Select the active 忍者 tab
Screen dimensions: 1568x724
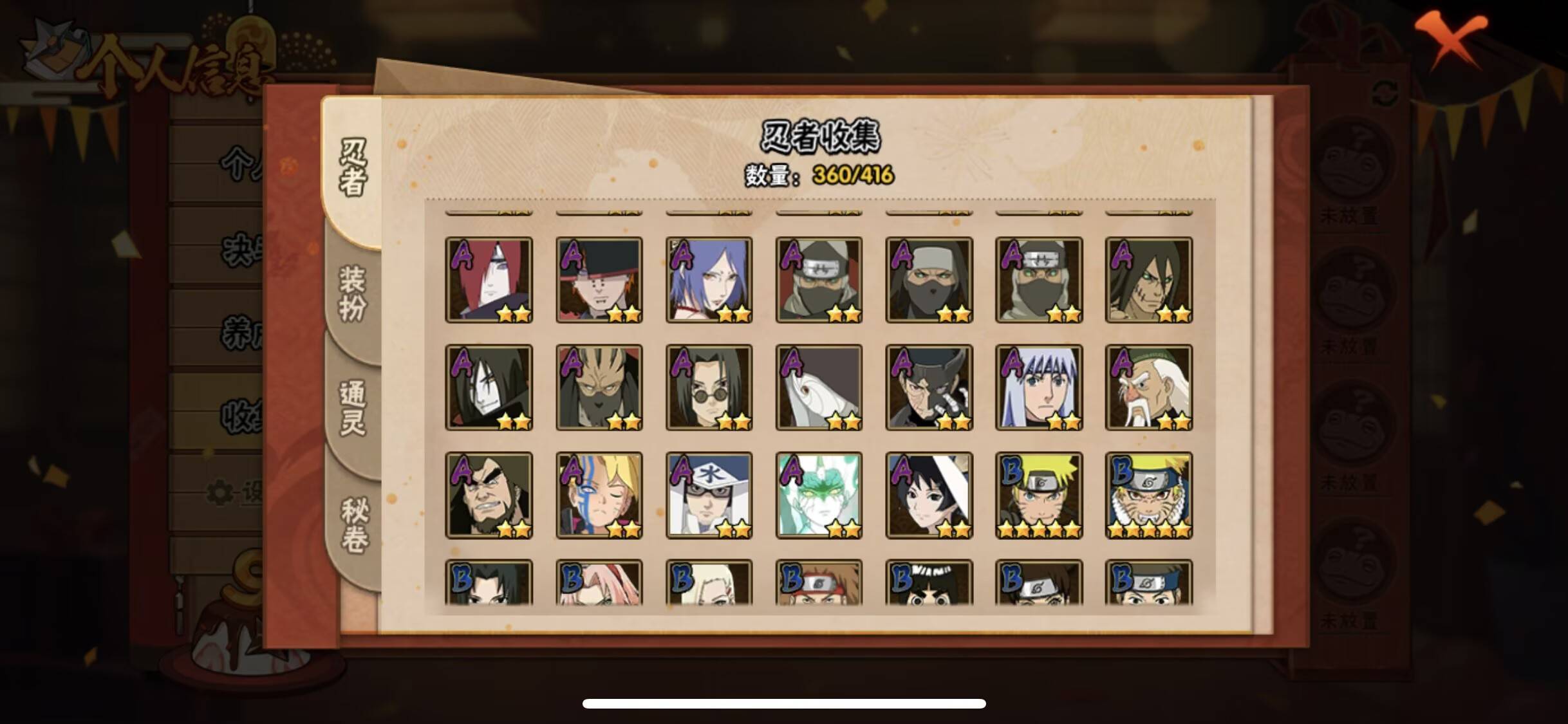(353, 164)
